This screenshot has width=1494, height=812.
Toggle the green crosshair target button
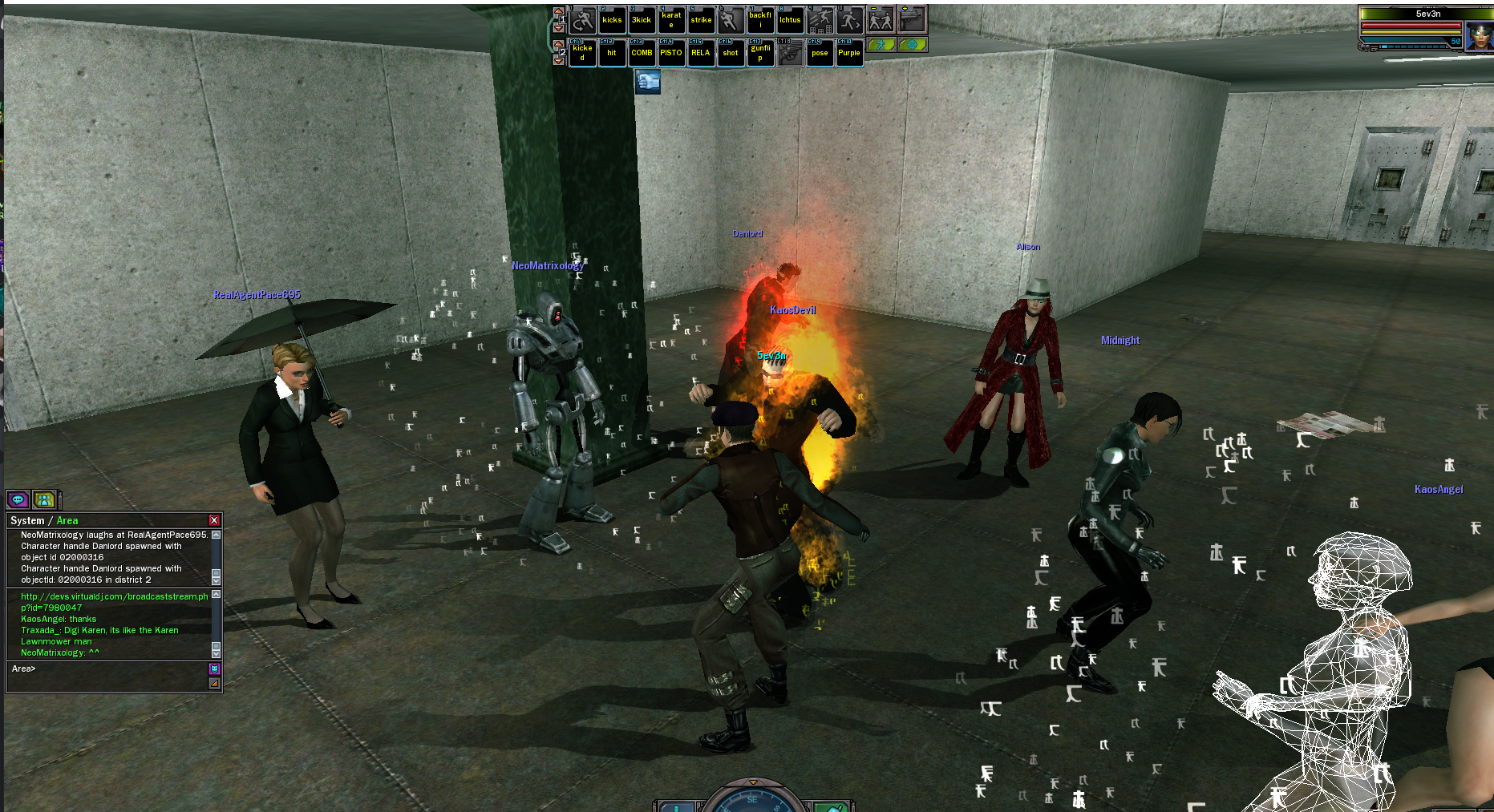[913, 45]
